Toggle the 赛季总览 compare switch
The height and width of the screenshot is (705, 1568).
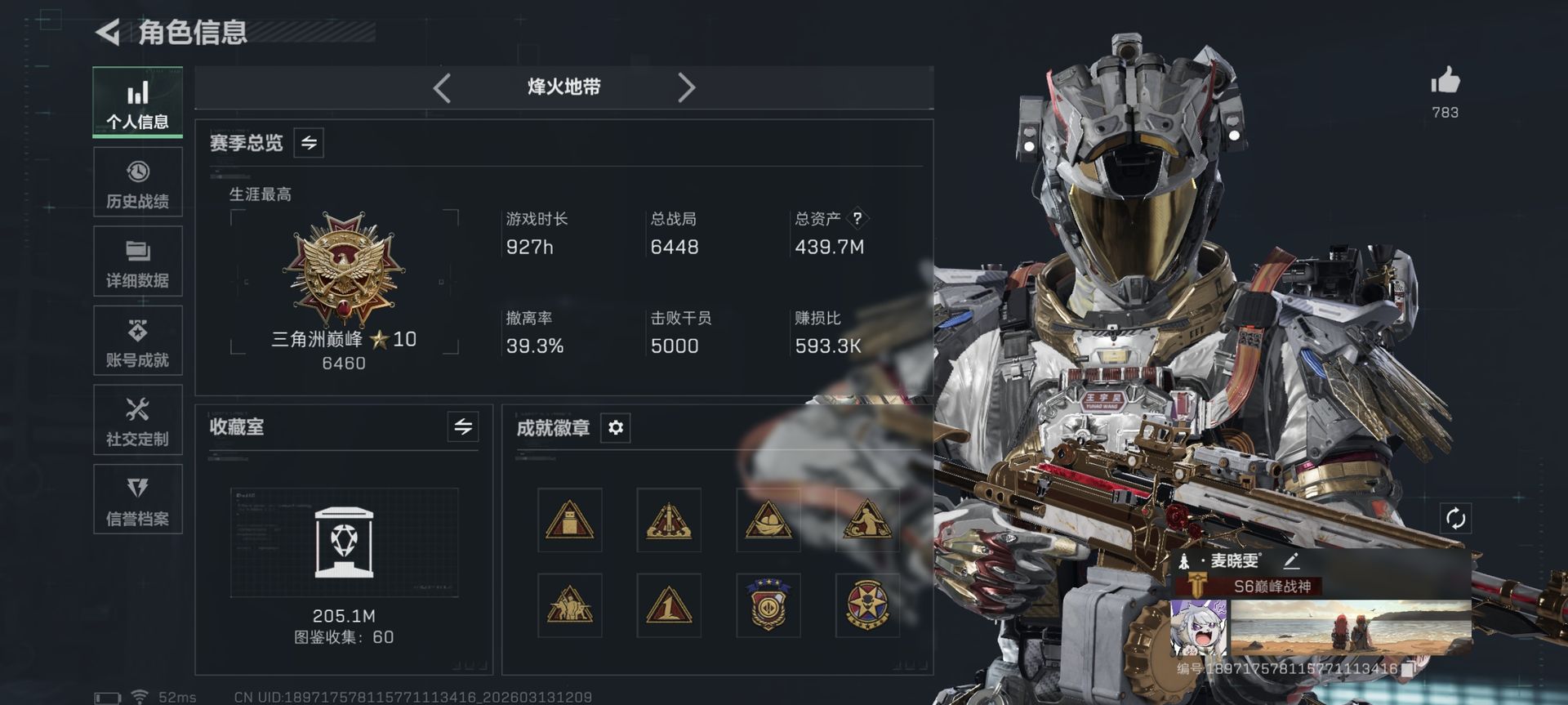pos(308,142)
